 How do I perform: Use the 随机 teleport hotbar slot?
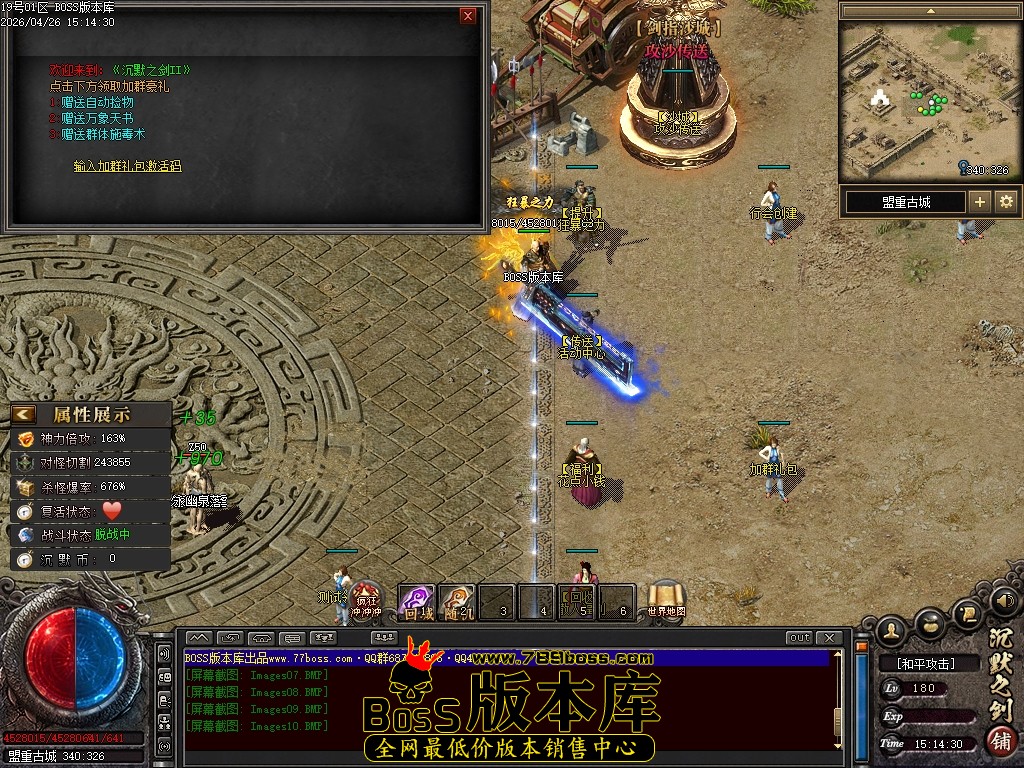457,602
